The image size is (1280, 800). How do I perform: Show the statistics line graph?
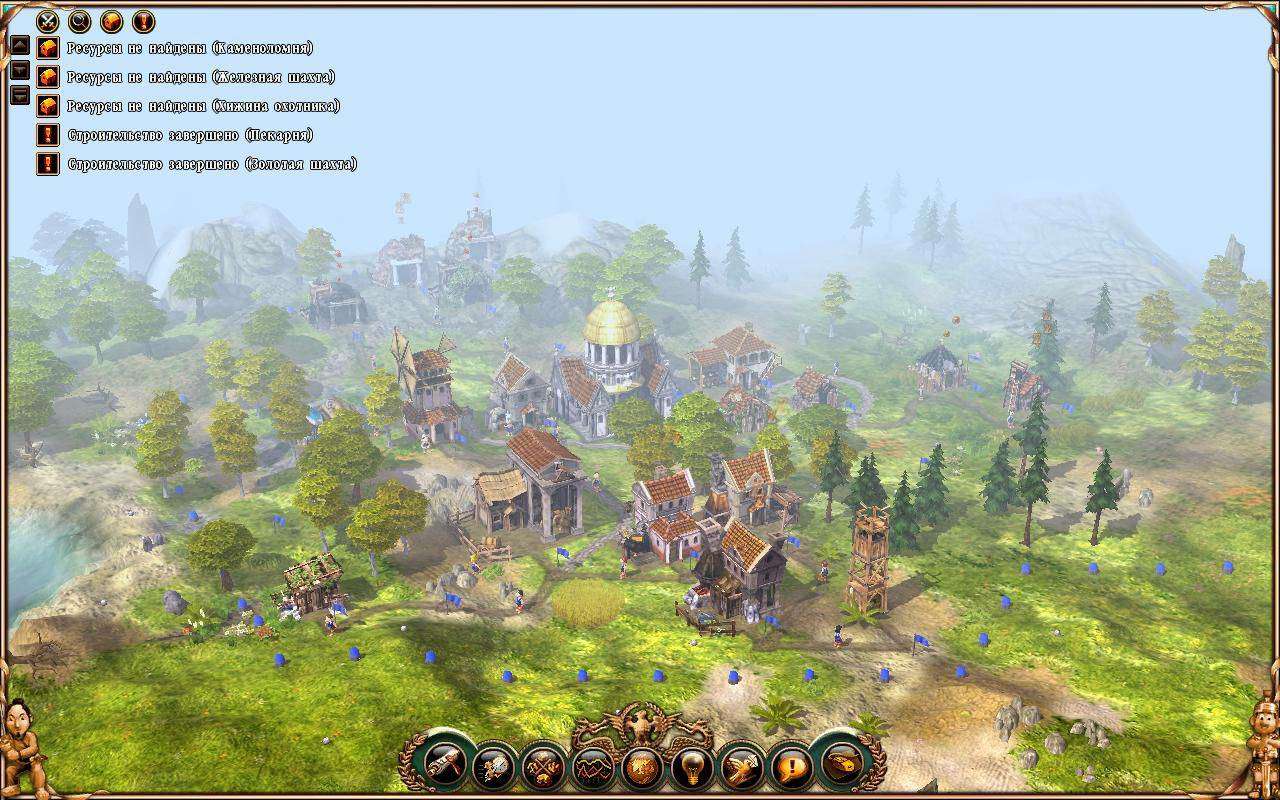pos(593,767)
